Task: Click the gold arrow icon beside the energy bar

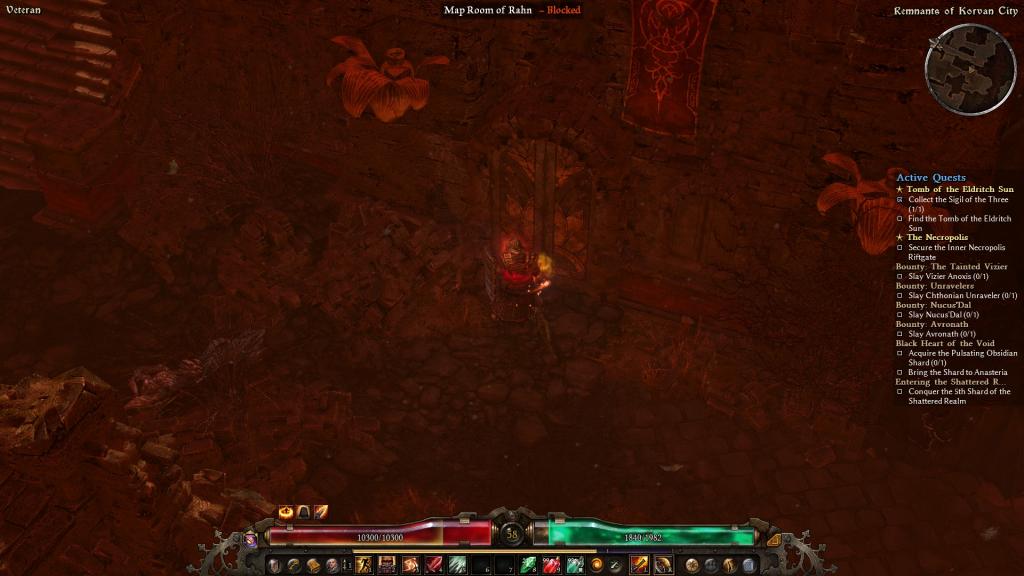Action: tap(773, 539)
